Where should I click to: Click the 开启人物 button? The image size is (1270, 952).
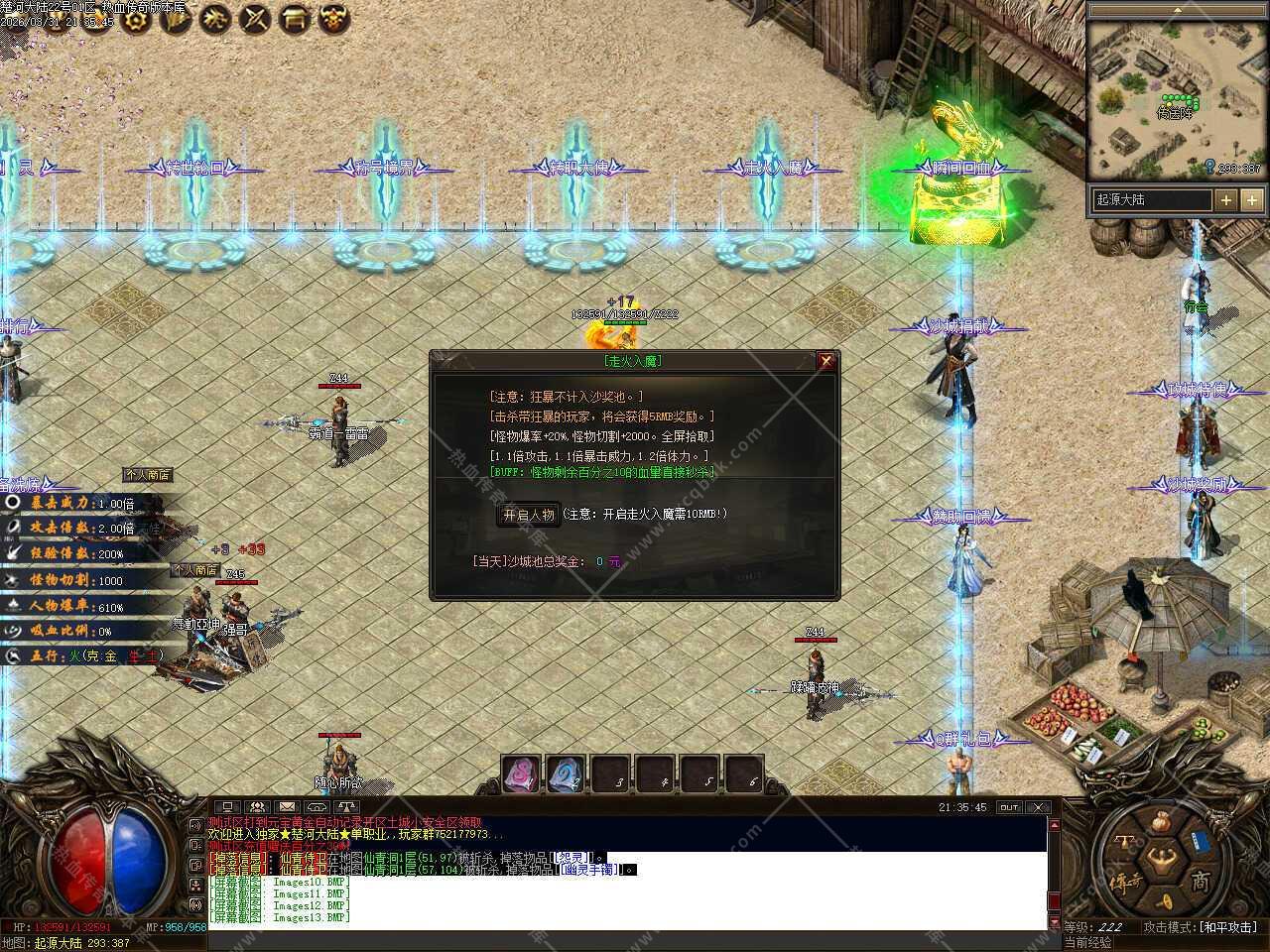528,515
